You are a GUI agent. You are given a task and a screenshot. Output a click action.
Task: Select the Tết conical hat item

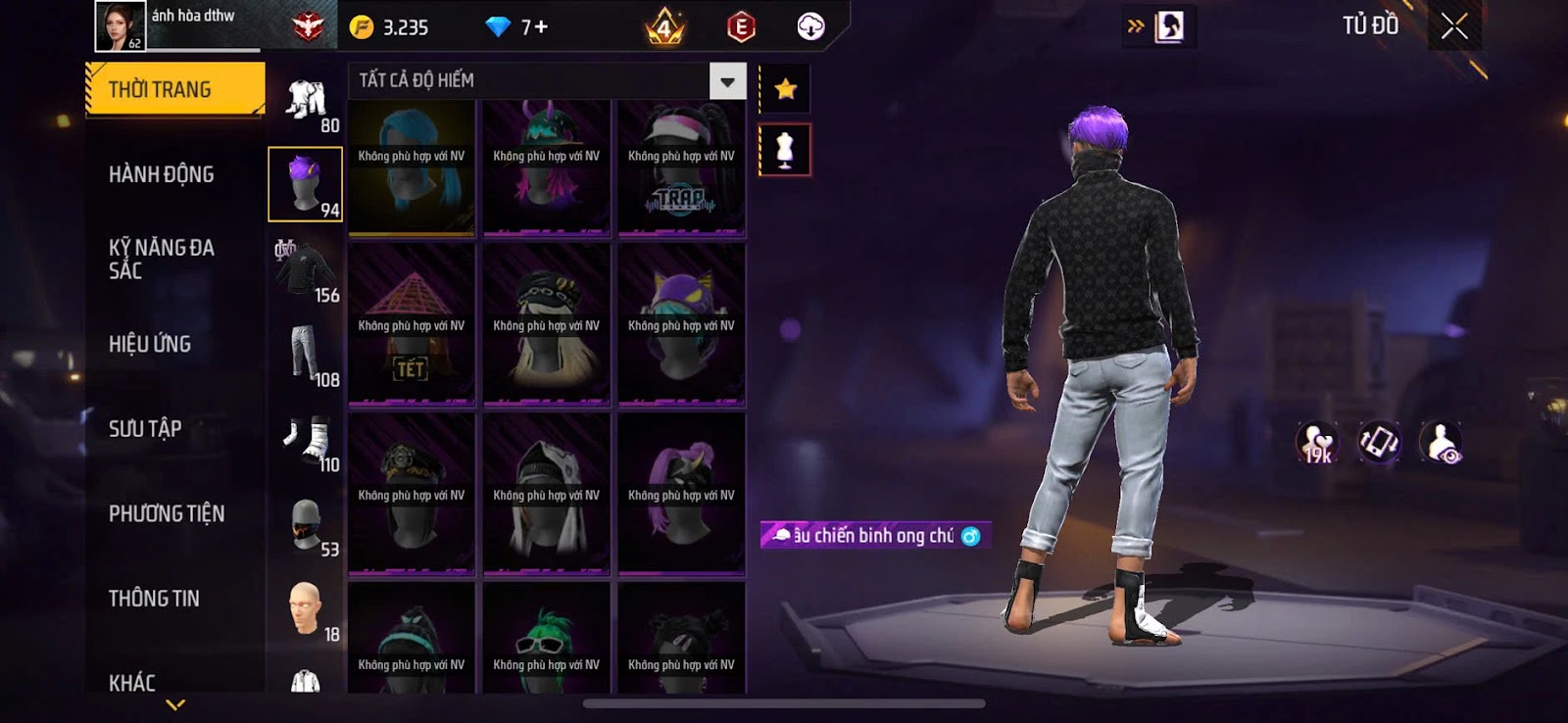[x=412, y=323]
